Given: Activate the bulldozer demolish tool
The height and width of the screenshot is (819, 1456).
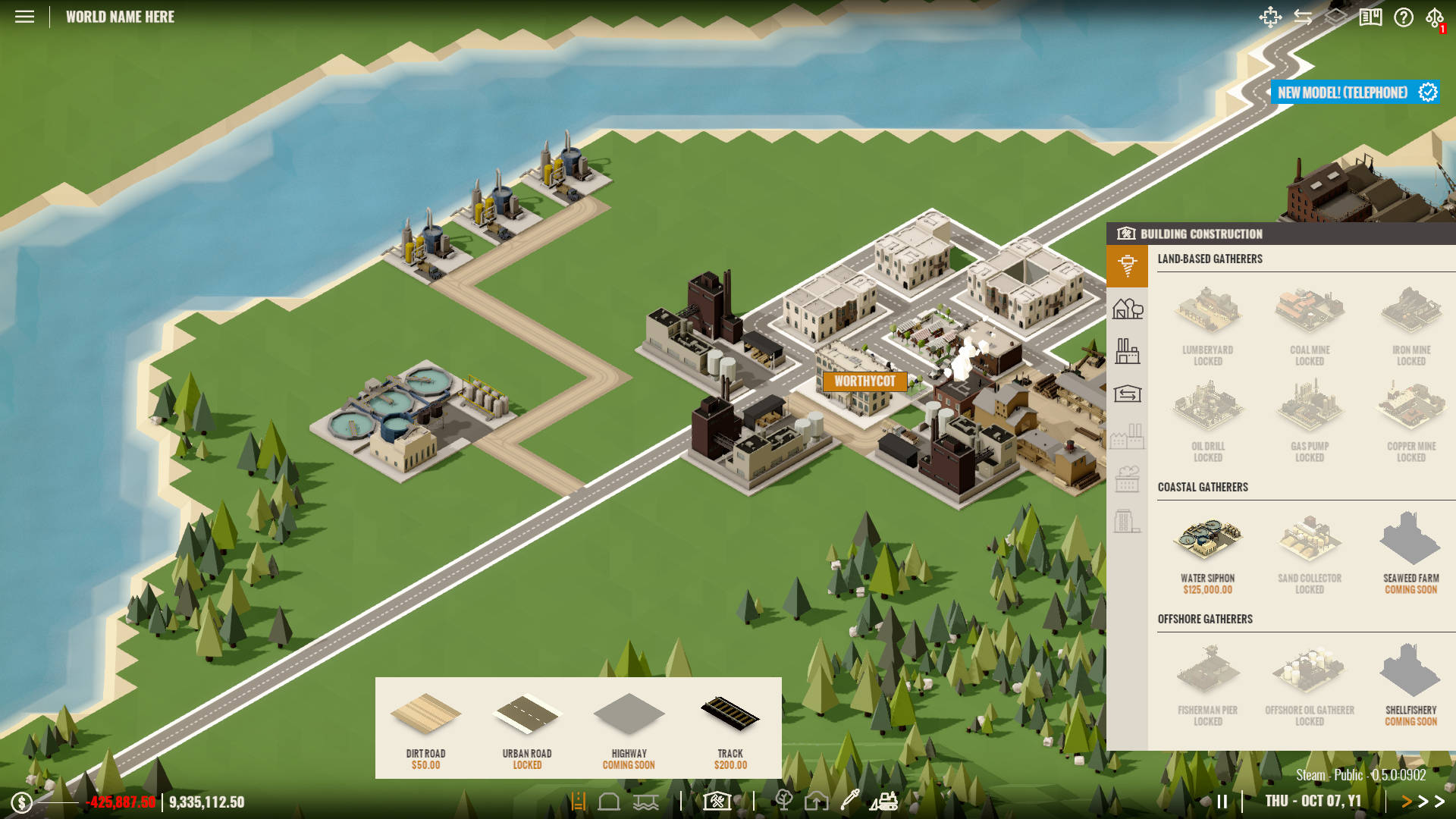Looking at the screenshot, I should (x=884, y=801).
